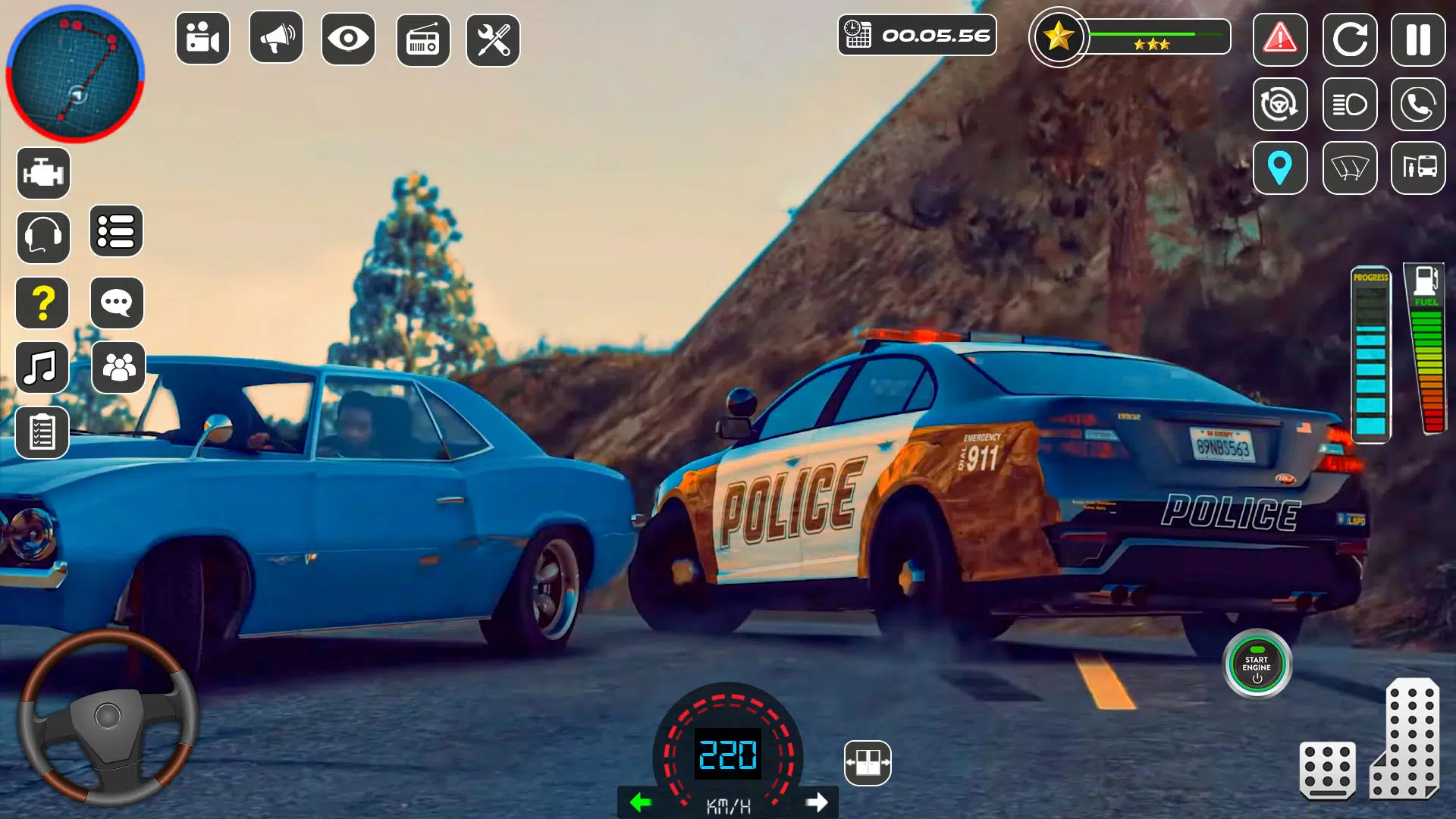The width and height of the screenshot is (1456, 819).
Task: Open the radio player icon
Action: [x=420, y=38]
